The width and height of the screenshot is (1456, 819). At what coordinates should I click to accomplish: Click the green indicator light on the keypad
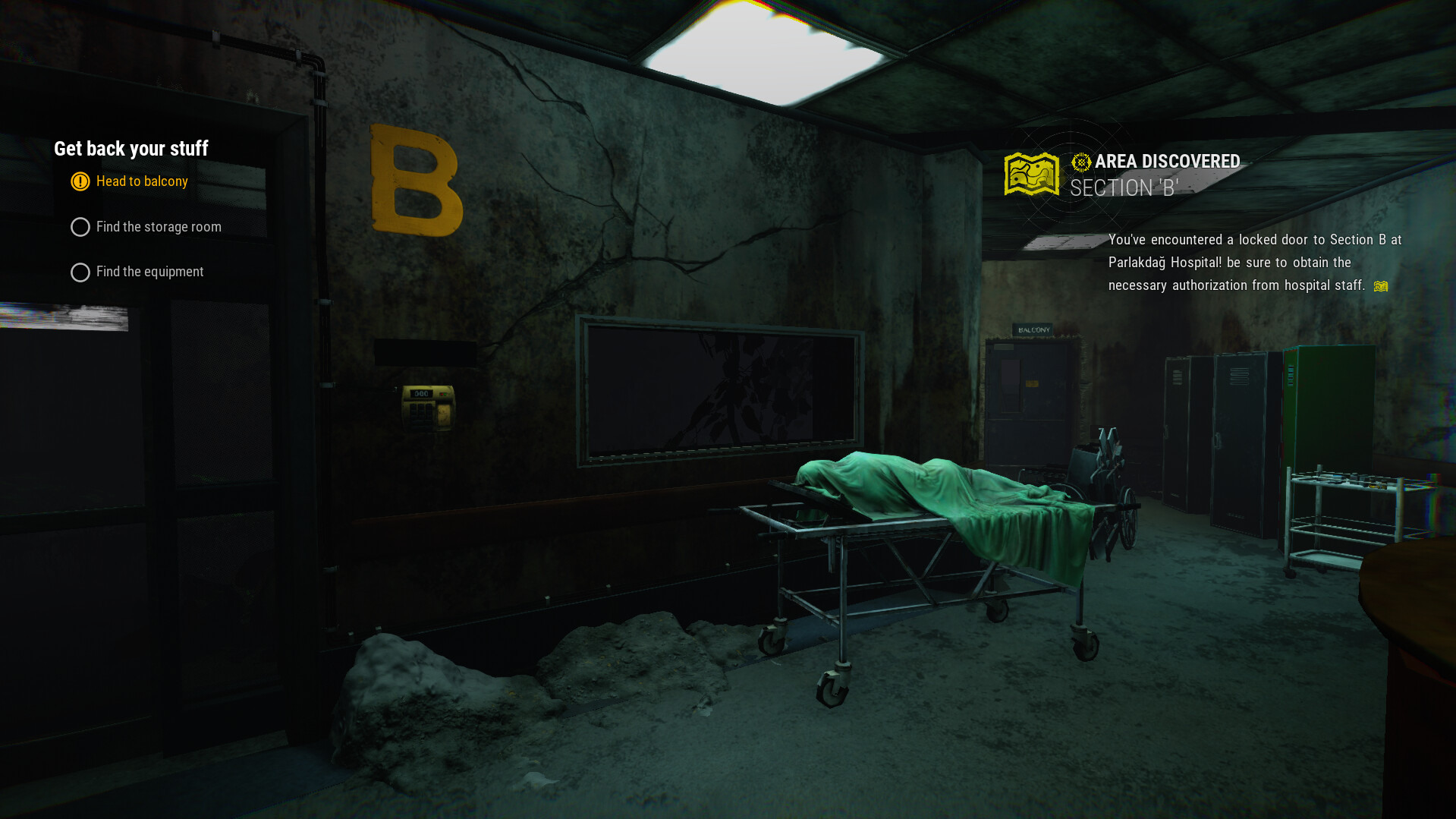(445, 394)
